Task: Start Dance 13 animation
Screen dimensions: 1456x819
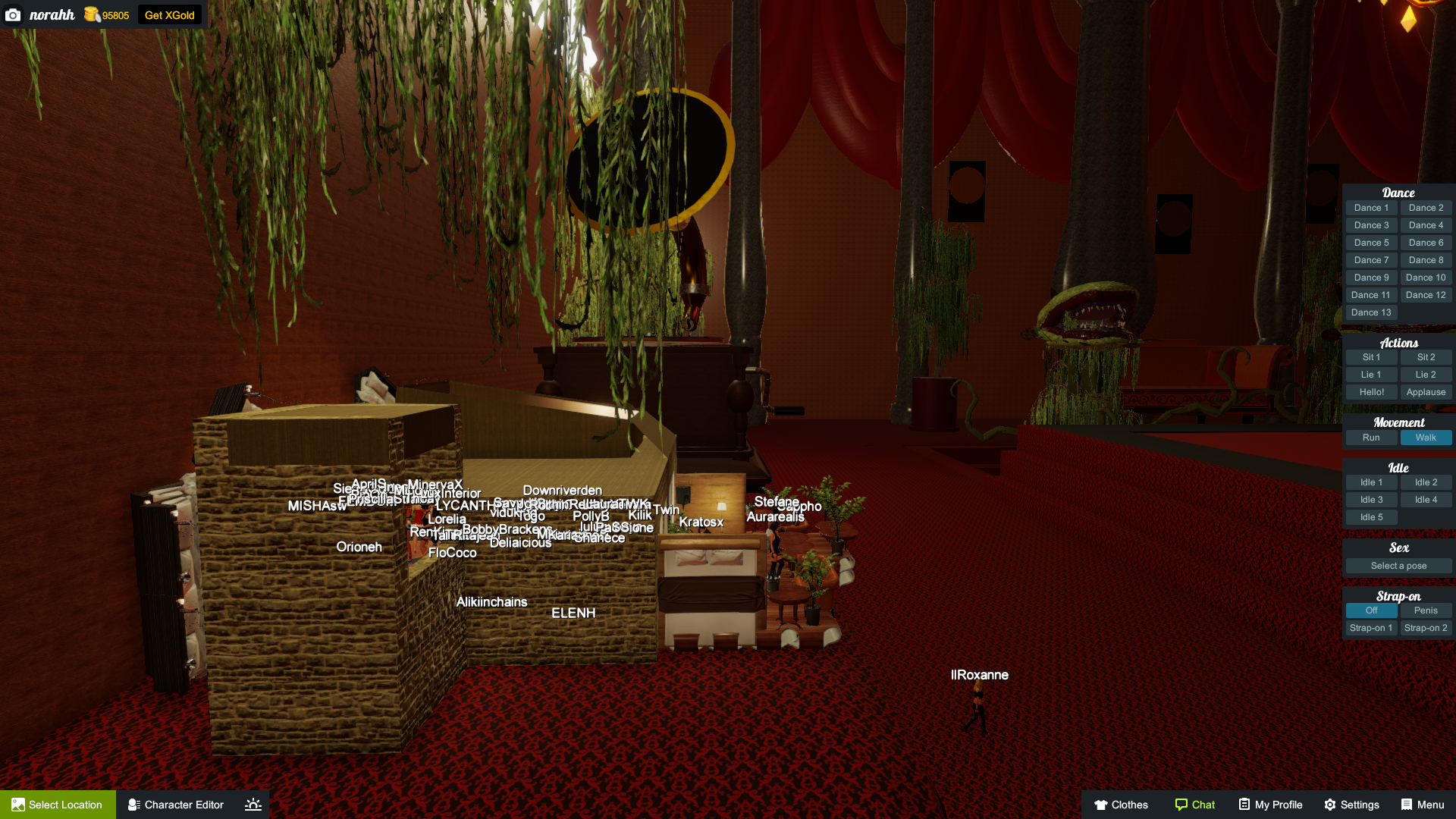Action: coord(1371,312)
